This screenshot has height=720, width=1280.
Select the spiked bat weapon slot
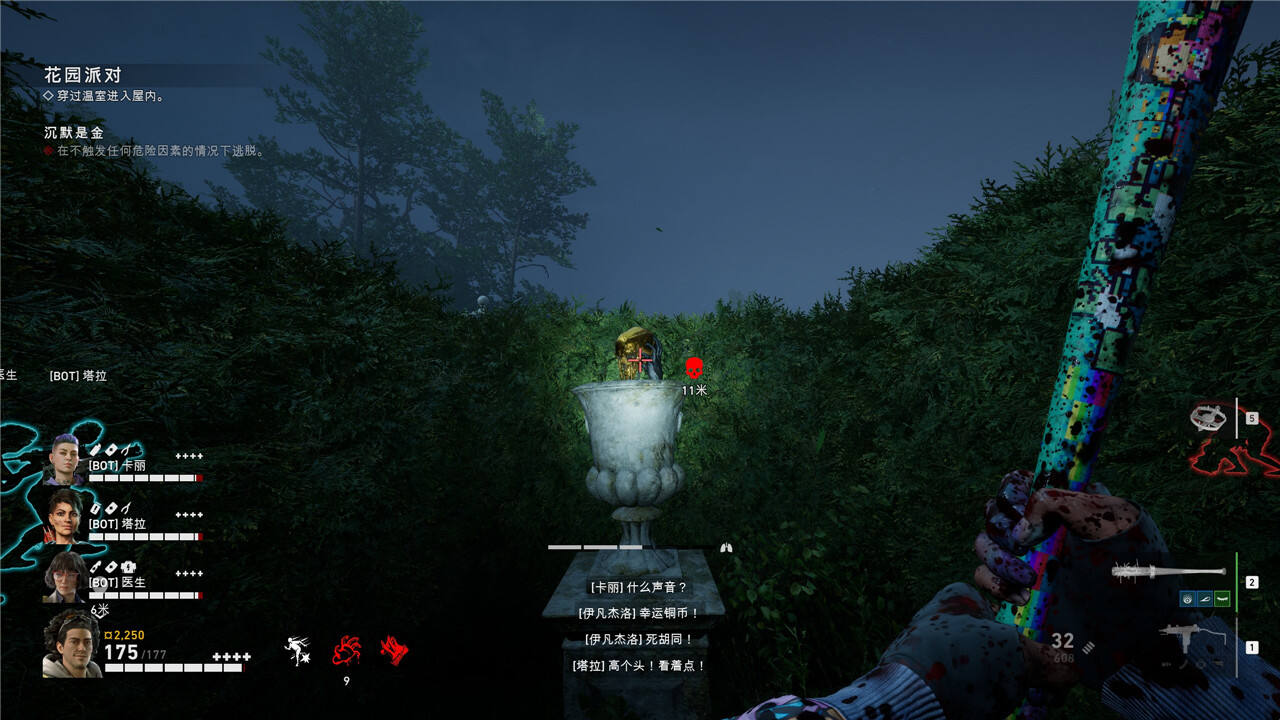tap(1168, 572)
